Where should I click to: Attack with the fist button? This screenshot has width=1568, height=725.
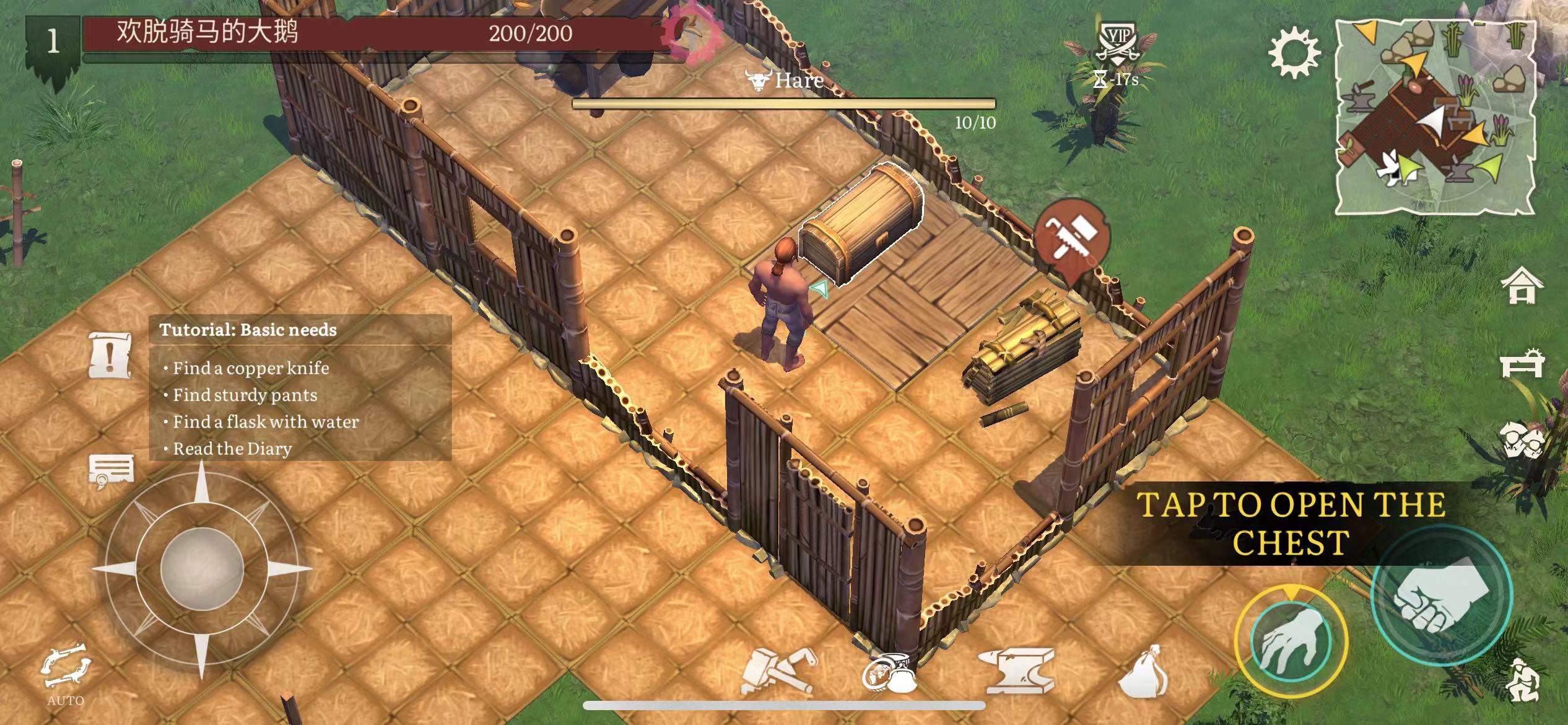click(x=1441, y=595)
